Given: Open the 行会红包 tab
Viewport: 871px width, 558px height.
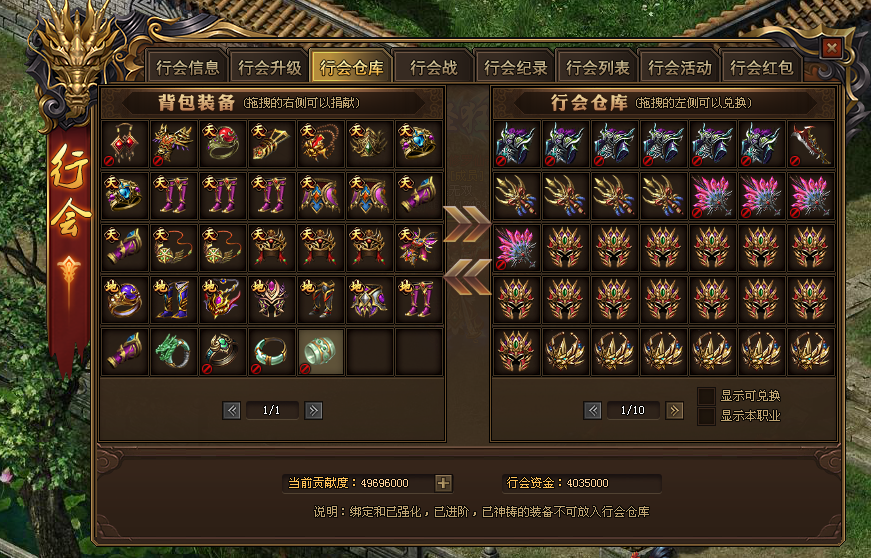Looking at the screenshot, I should point(762,68).
